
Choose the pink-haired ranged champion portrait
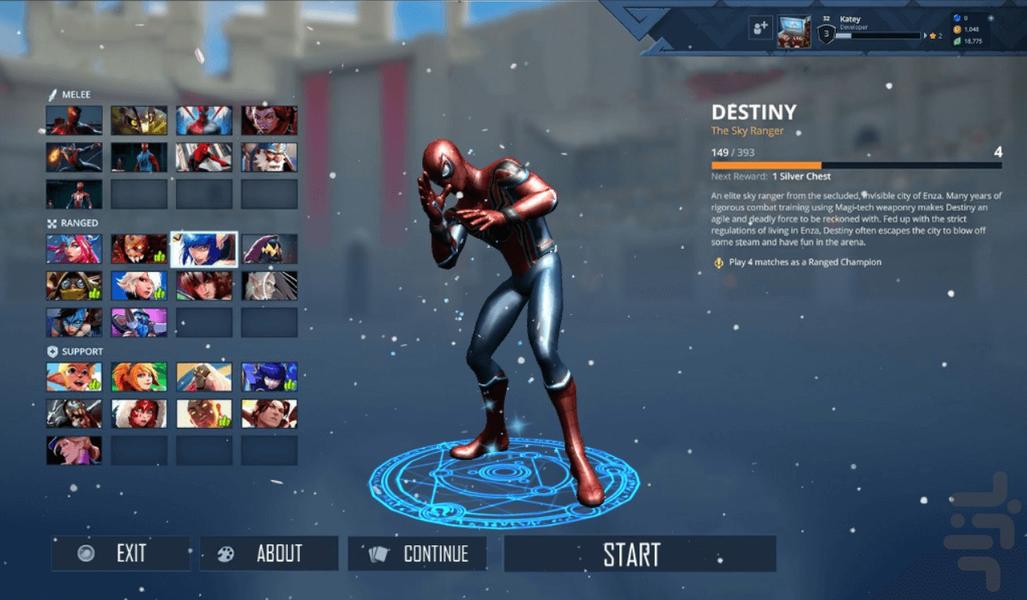tap(74, 249)
